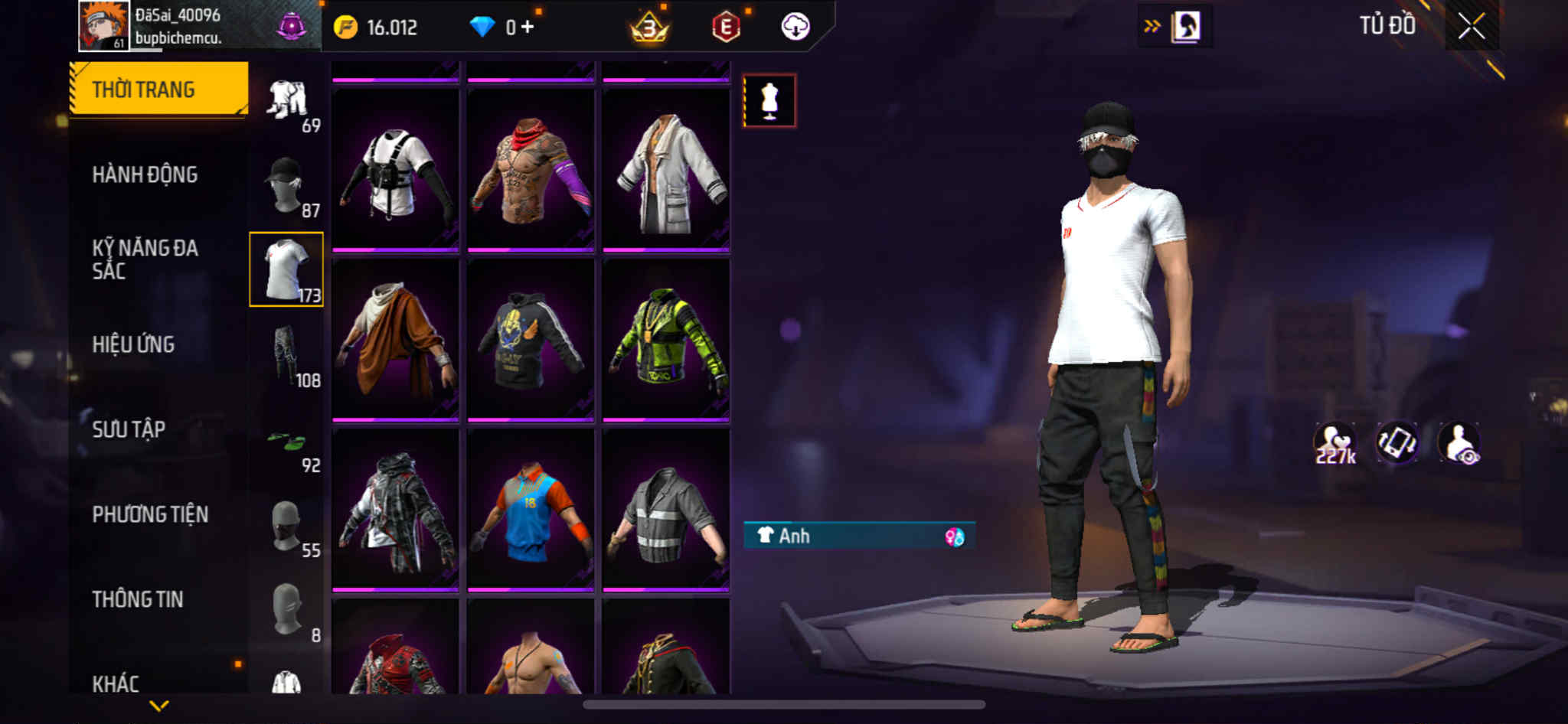Viewport: 1568px width, 724px height.
Task: Select the blue and orange number 18 jersey
Action: pyautogui.click(x=531, y=510)
